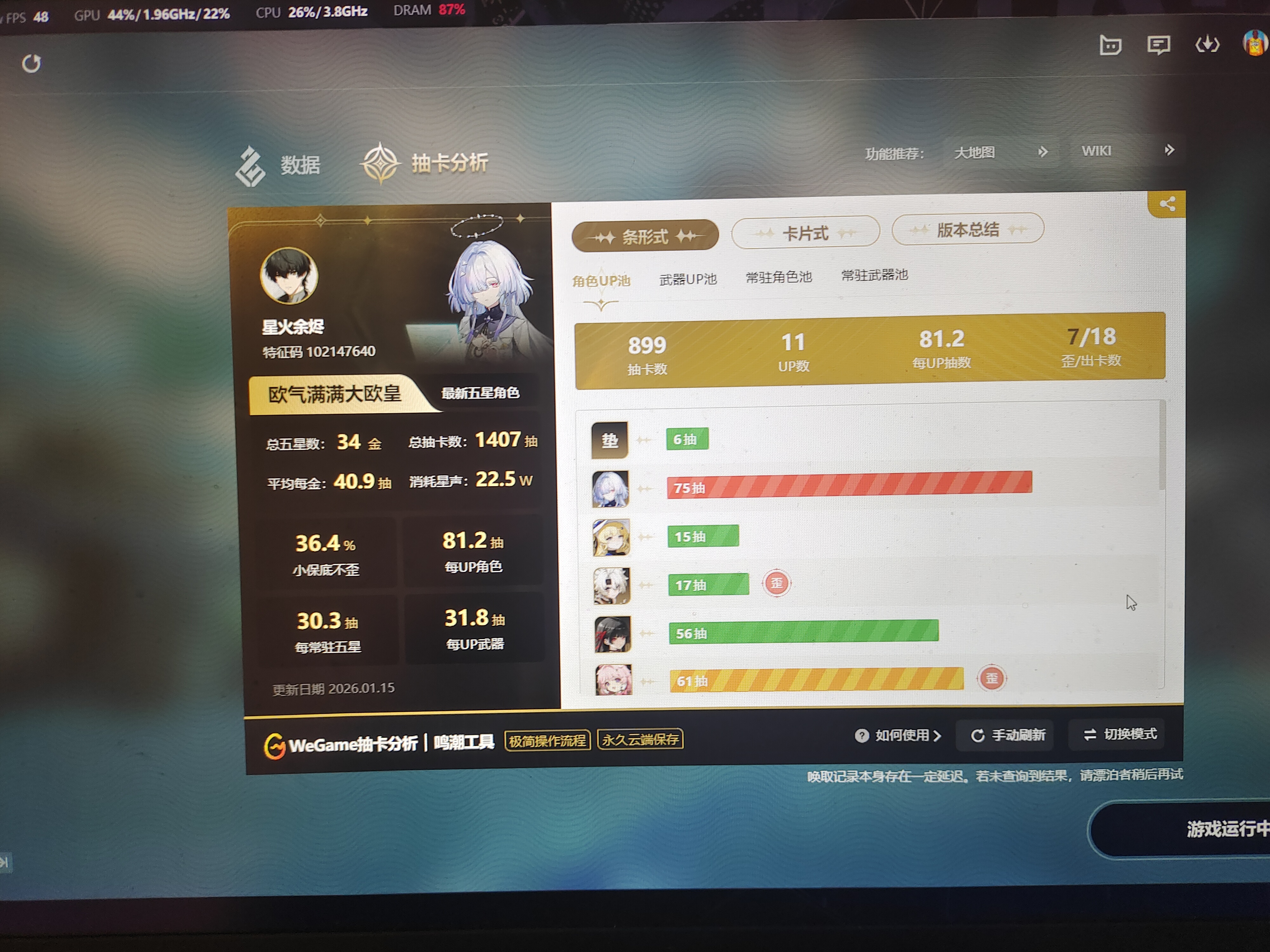
Task: View the 常驻武器池 standard weapon pool
Action: pos(874,275)
